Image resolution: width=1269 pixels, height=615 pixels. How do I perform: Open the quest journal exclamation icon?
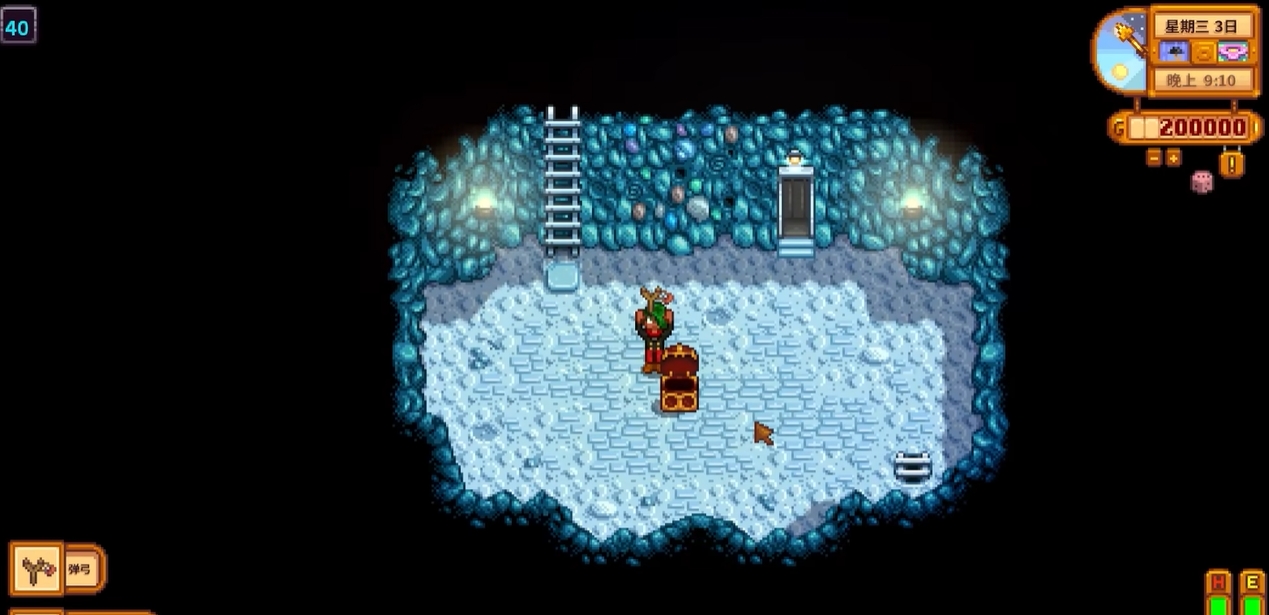(x=1232, y=162)
